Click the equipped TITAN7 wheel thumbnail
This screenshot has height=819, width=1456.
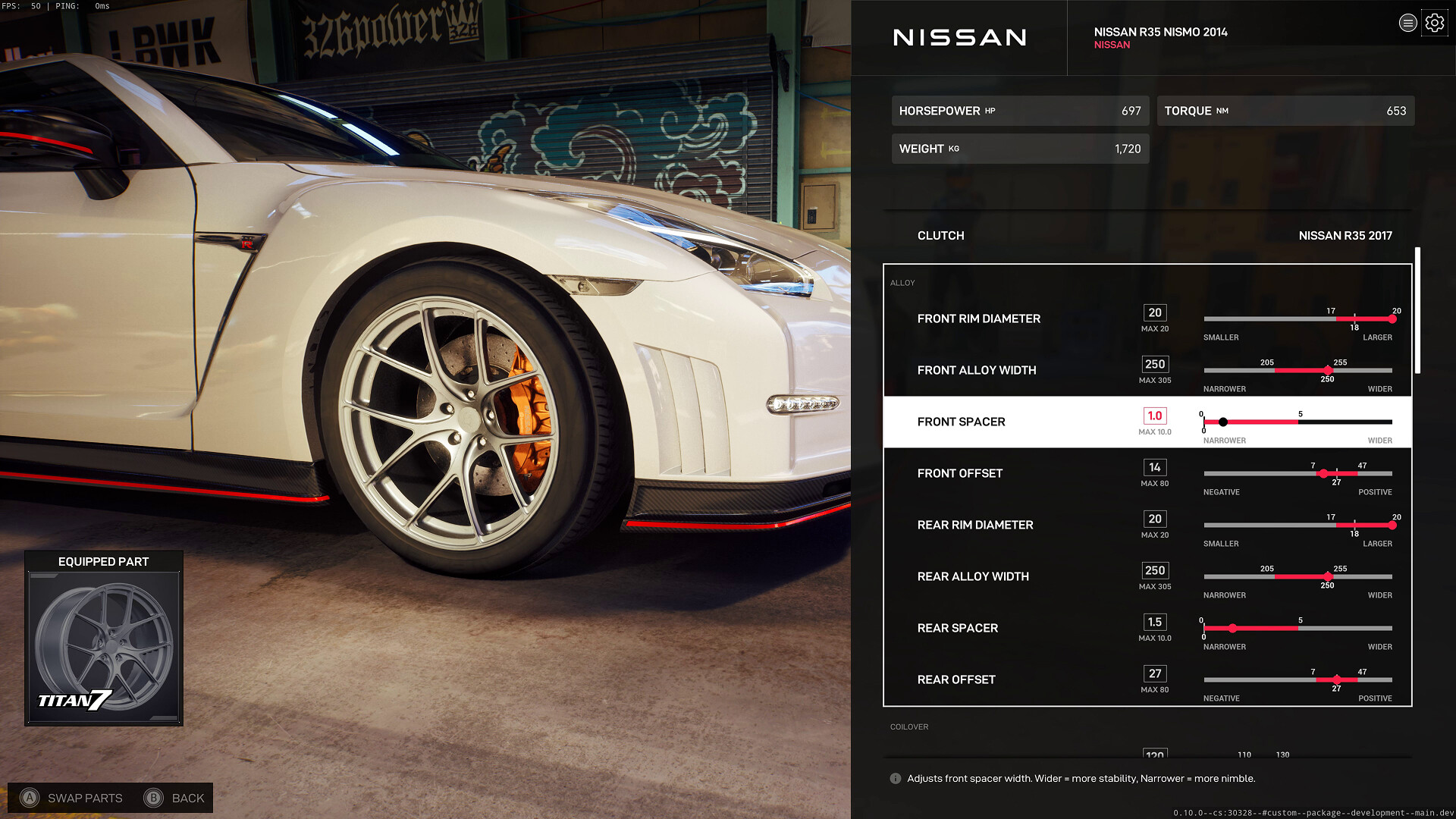(x=104, y=647)
